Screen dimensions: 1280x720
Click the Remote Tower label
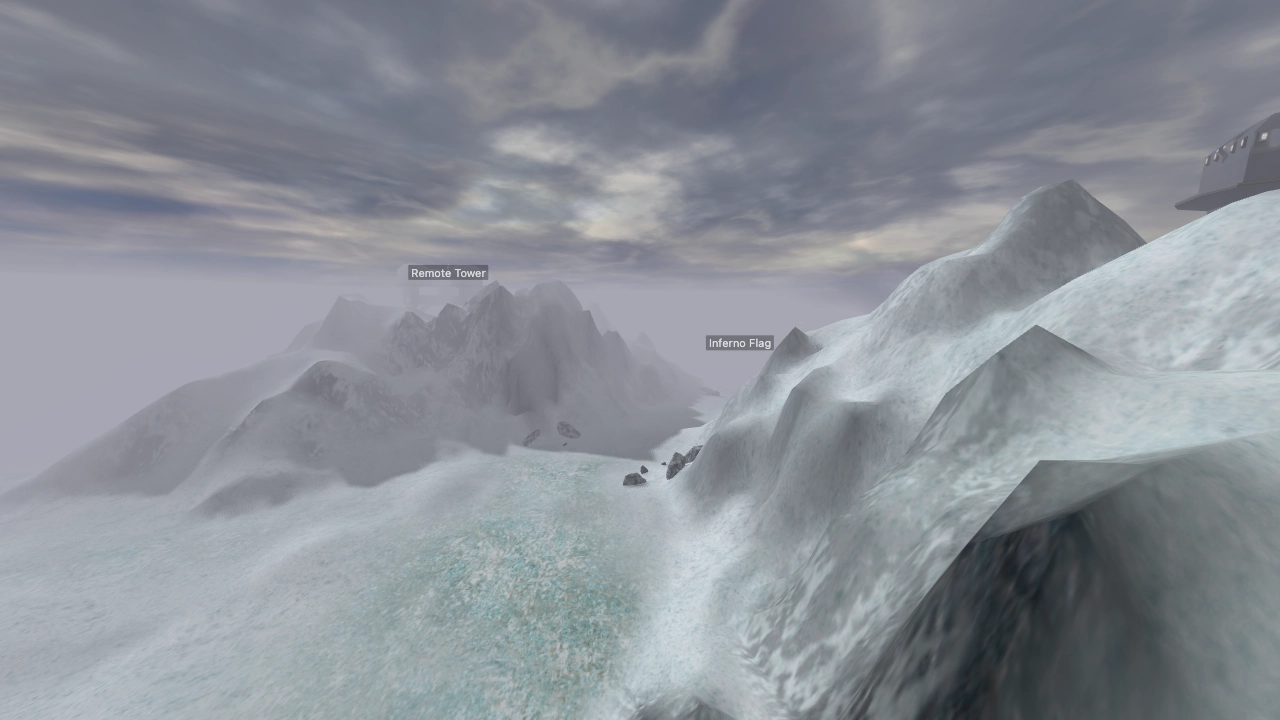447,272
